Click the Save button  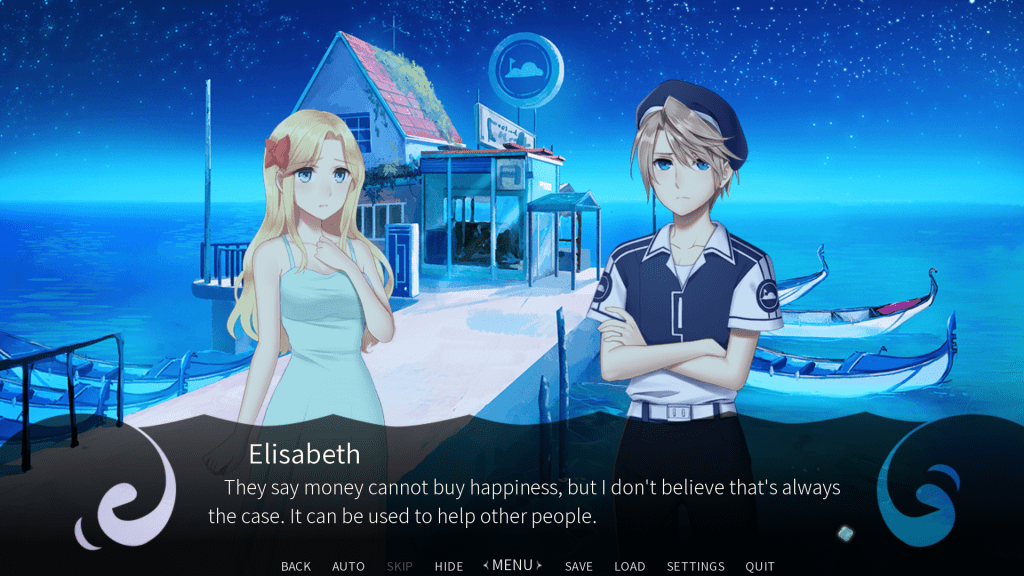tap(579, 566)
